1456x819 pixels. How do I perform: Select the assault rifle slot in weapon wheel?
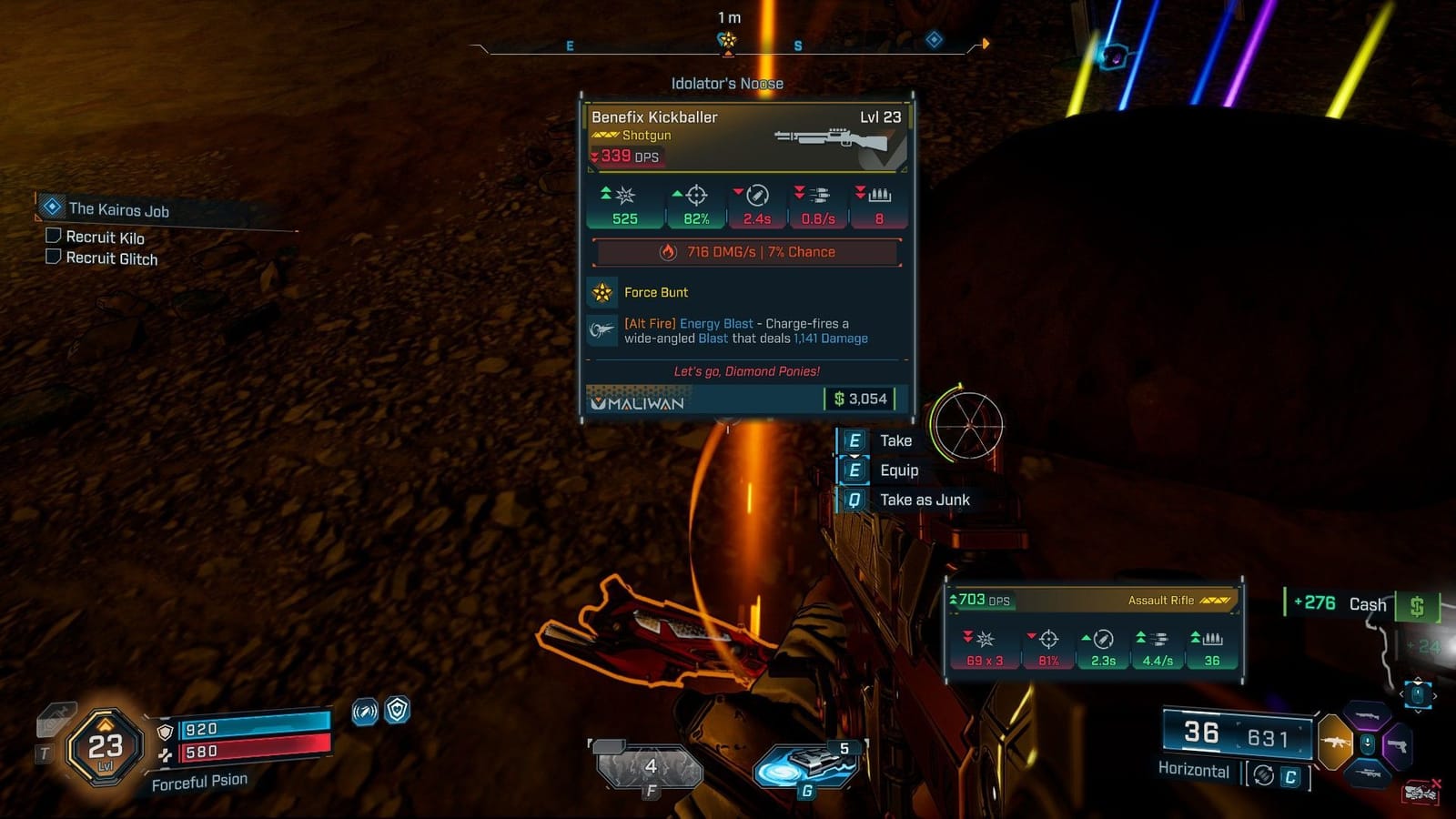click(1335, 743)
